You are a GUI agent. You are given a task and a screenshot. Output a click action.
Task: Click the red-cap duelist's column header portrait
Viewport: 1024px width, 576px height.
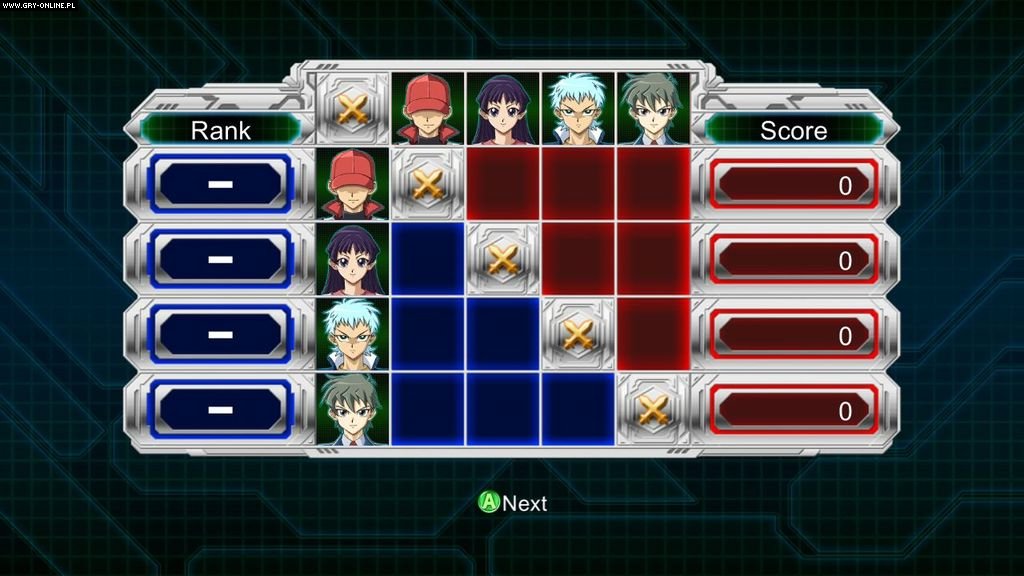(428, 109)
